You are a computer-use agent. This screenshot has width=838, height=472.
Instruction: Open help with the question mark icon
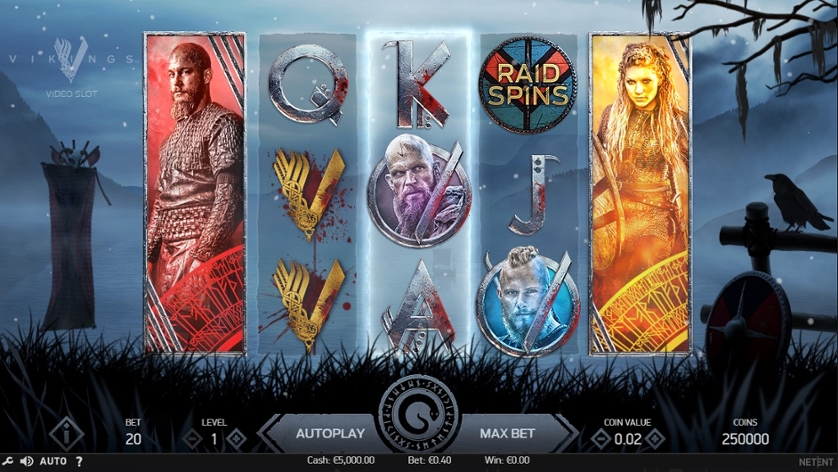tap(80, 462)
